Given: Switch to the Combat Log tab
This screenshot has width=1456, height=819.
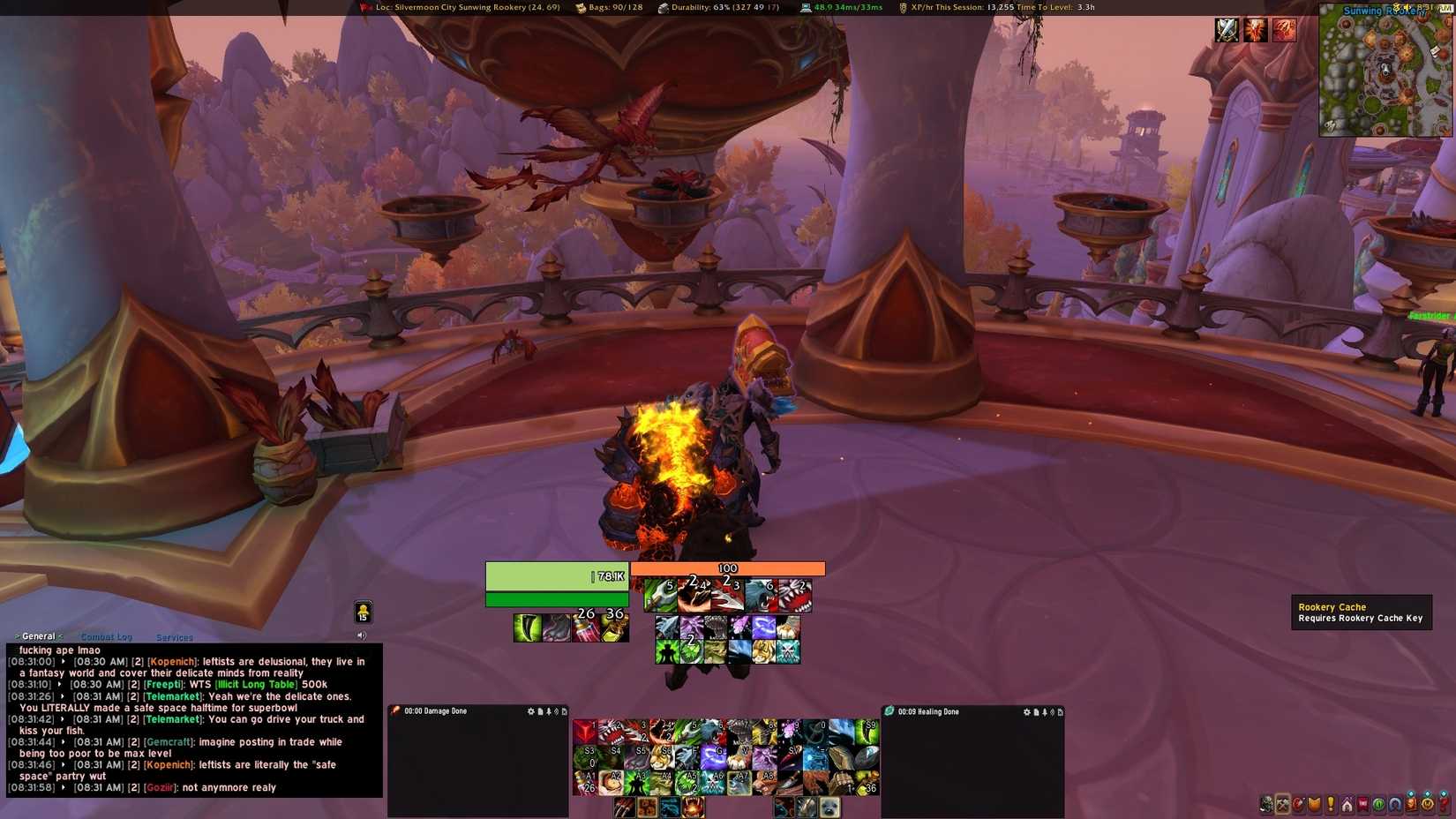Looking at the screenshot, I should click(106, 637).
